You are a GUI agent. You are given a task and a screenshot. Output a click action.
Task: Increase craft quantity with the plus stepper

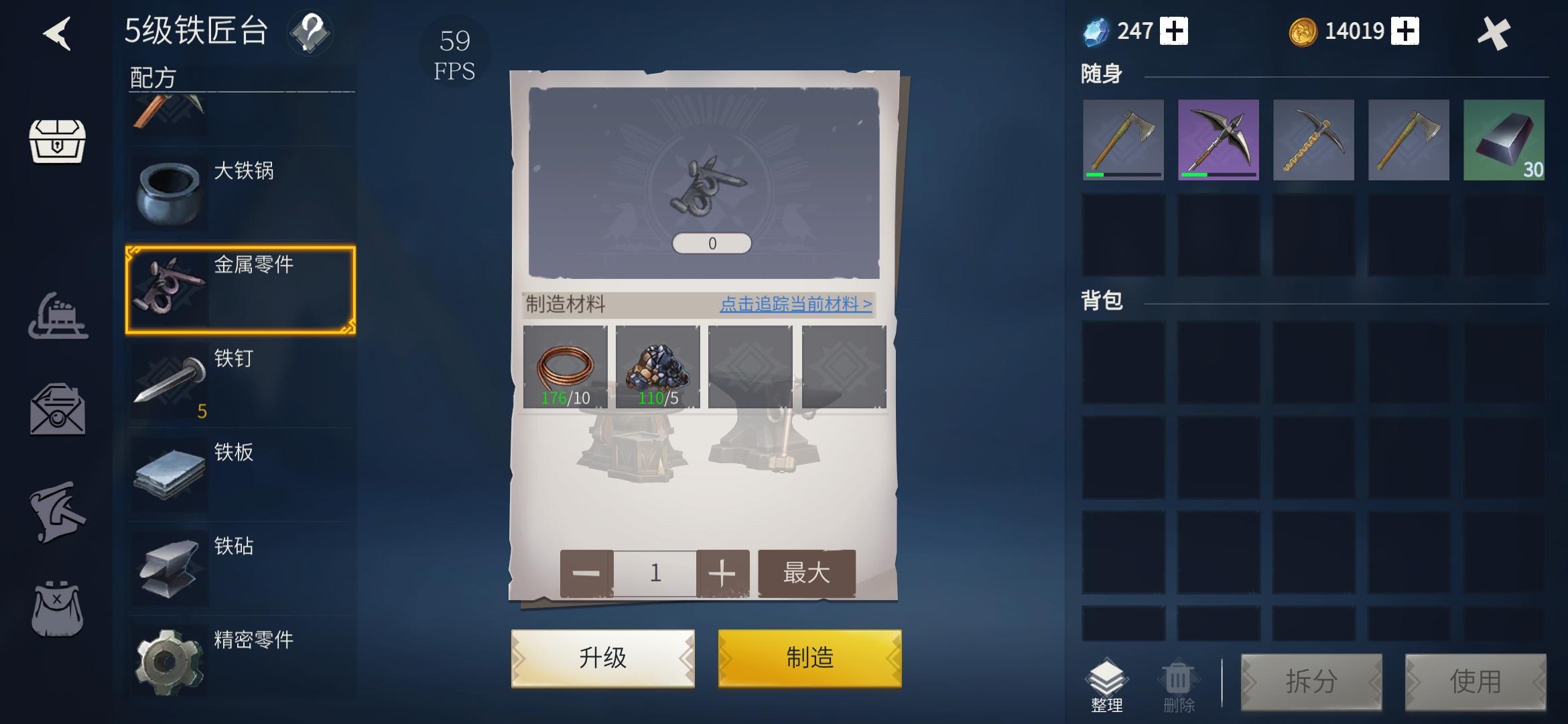tap(722, 573)
